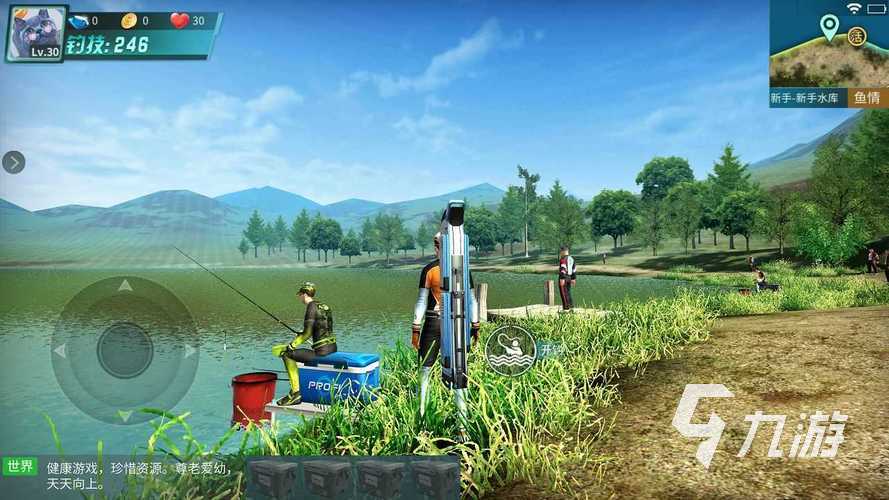Open the player avatar profile
This screenshot has width=889, height=500.
36,32
